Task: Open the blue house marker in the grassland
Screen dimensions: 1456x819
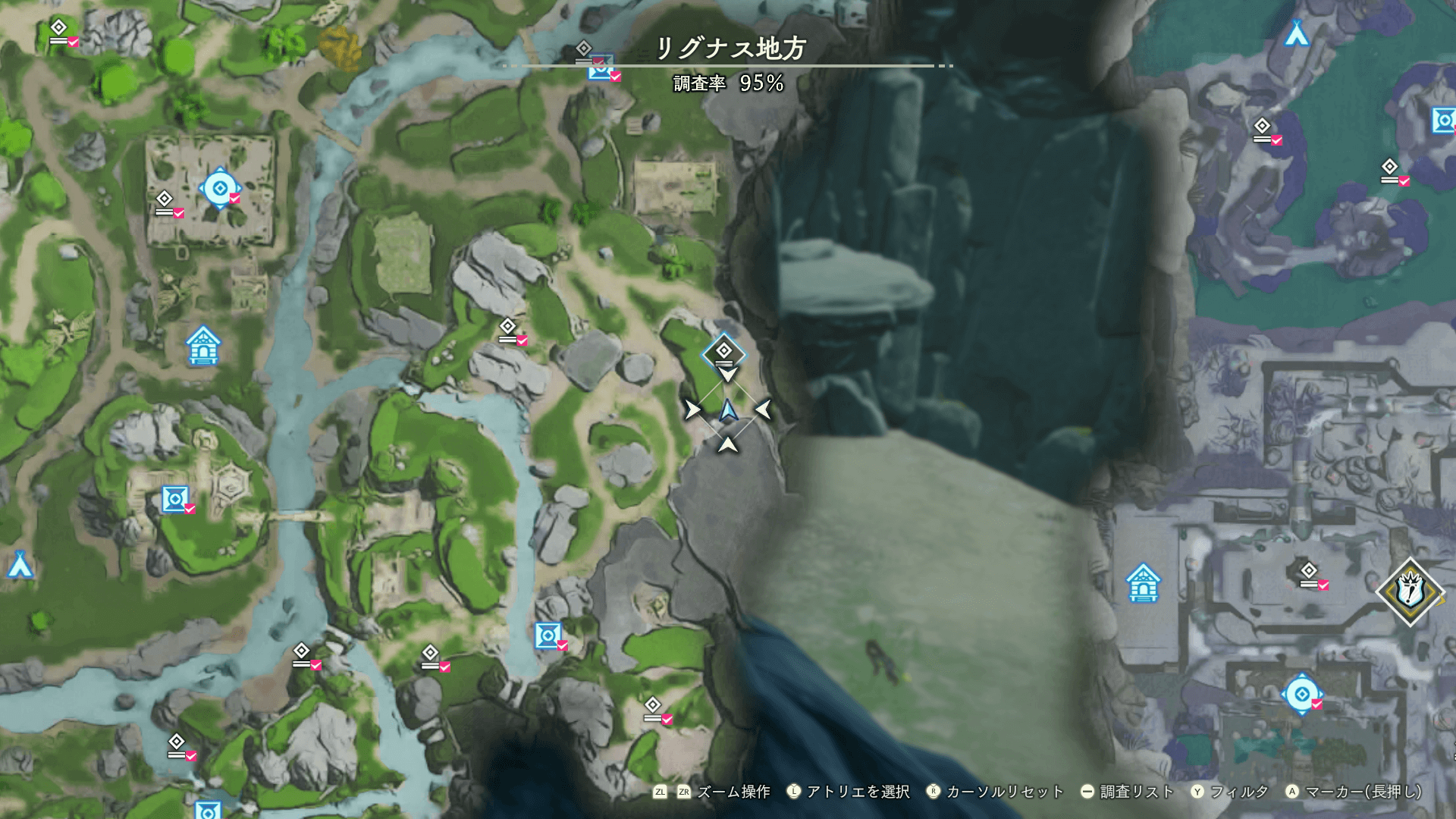Action: pyautogui.click(x=202, y=346)
